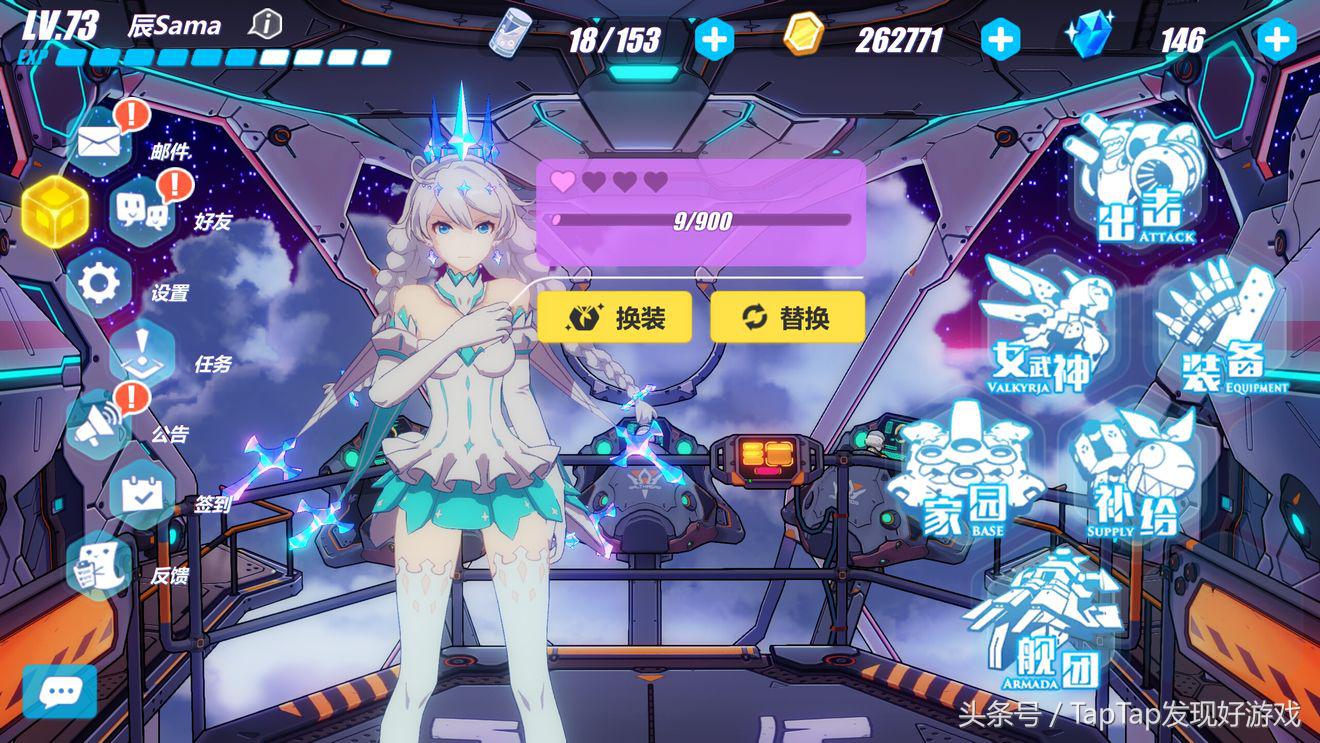Click the yellow cube icon
This screenshot has height=743, width=1320.
pos(55,212)
